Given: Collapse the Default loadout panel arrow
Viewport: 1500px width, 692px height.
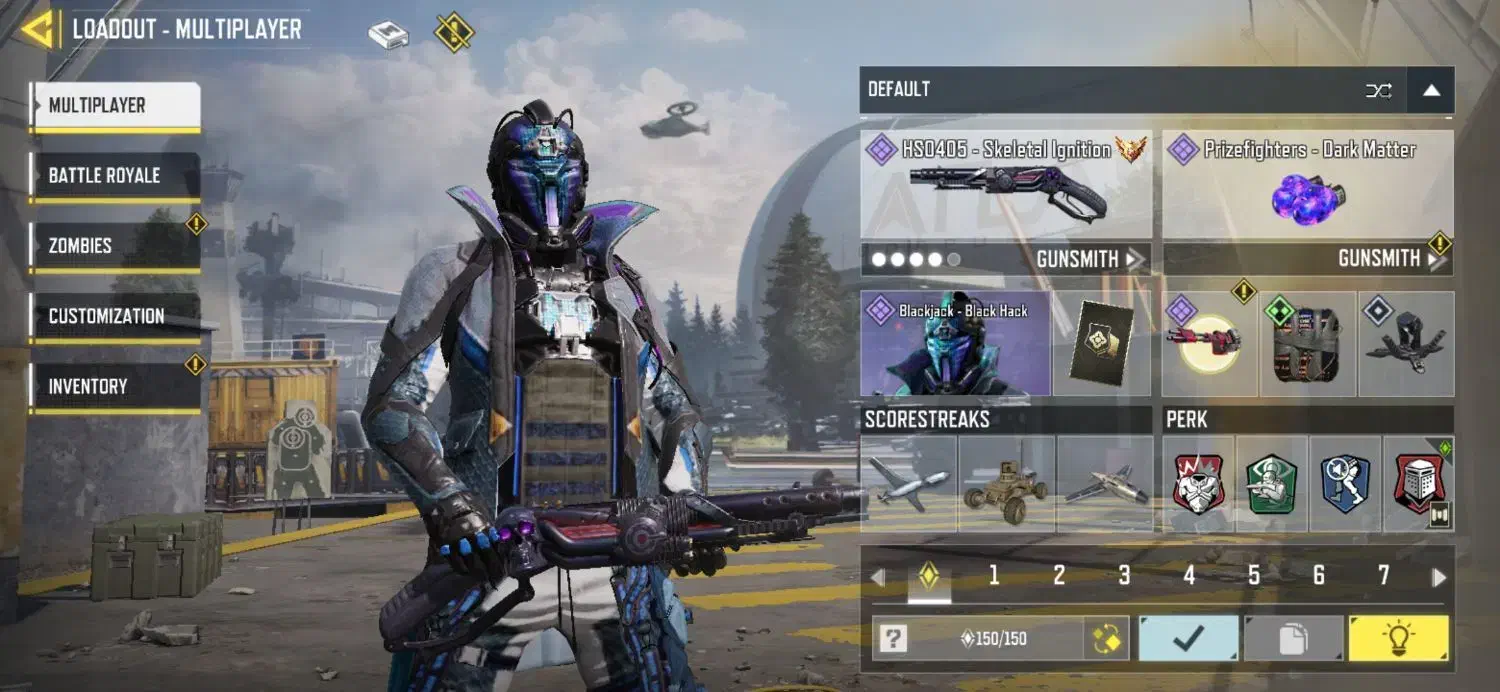Looking at the screenshot, I should click(1431, 90).
